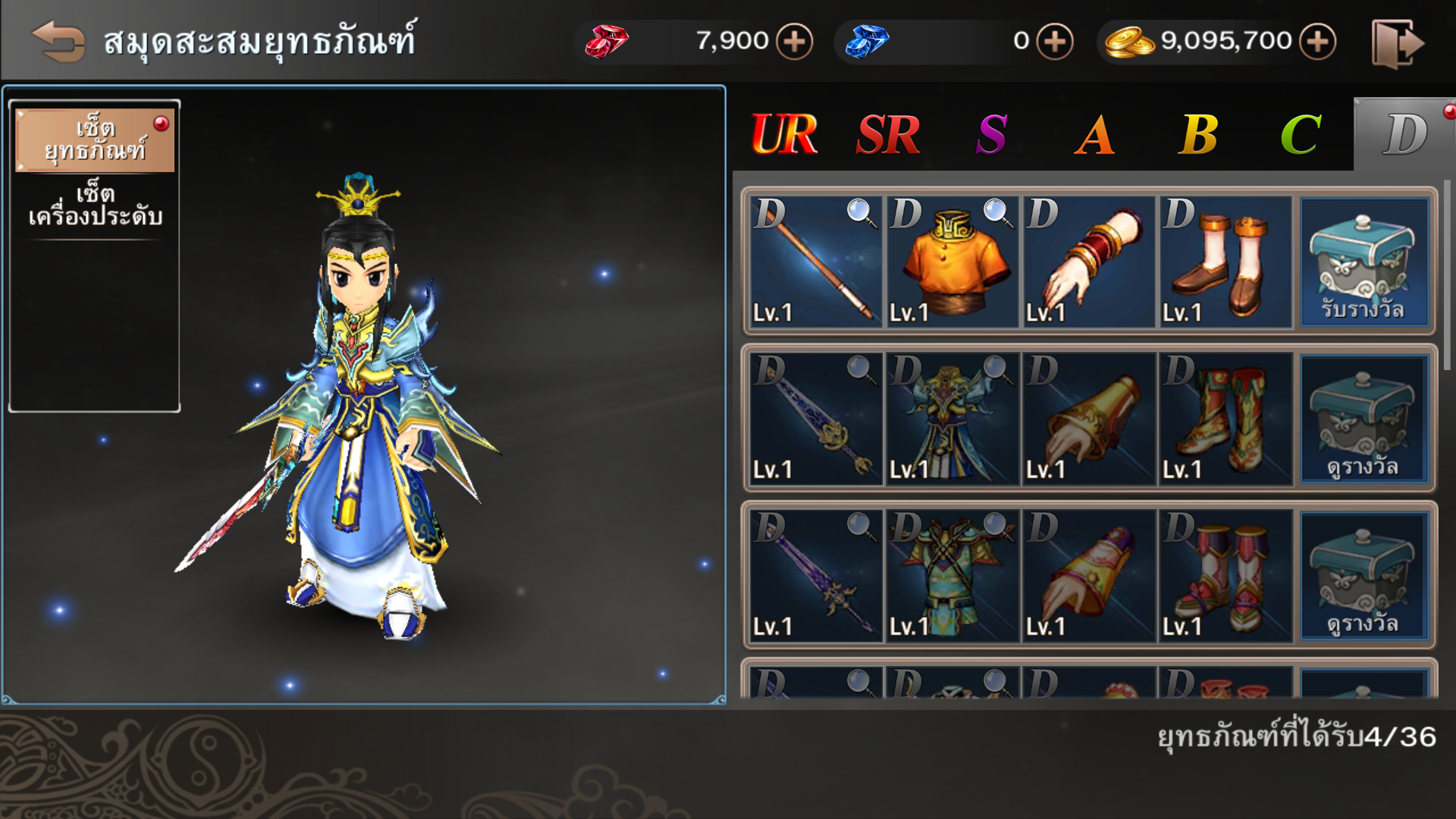Switch to the SR rank tab
This screenshot has height=819, width=1456.
[888, 135]
